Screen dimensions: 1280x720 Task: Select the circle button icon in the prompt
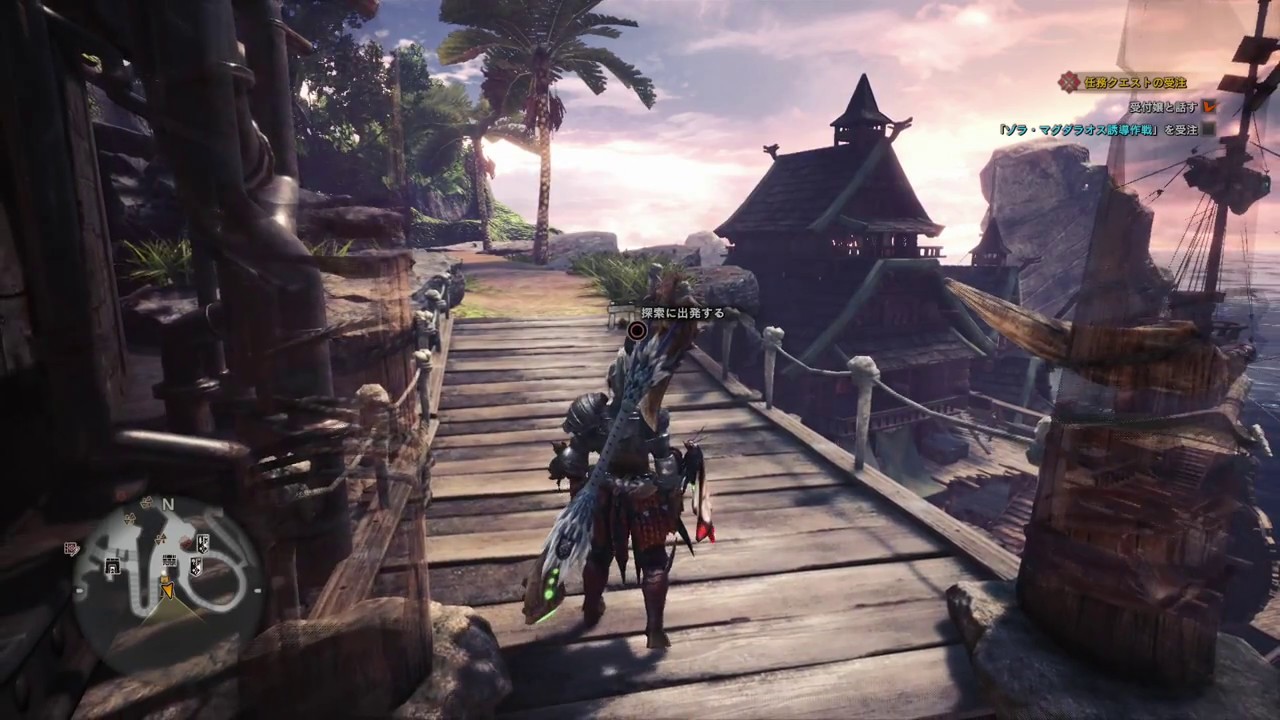(x=637, y=330)
